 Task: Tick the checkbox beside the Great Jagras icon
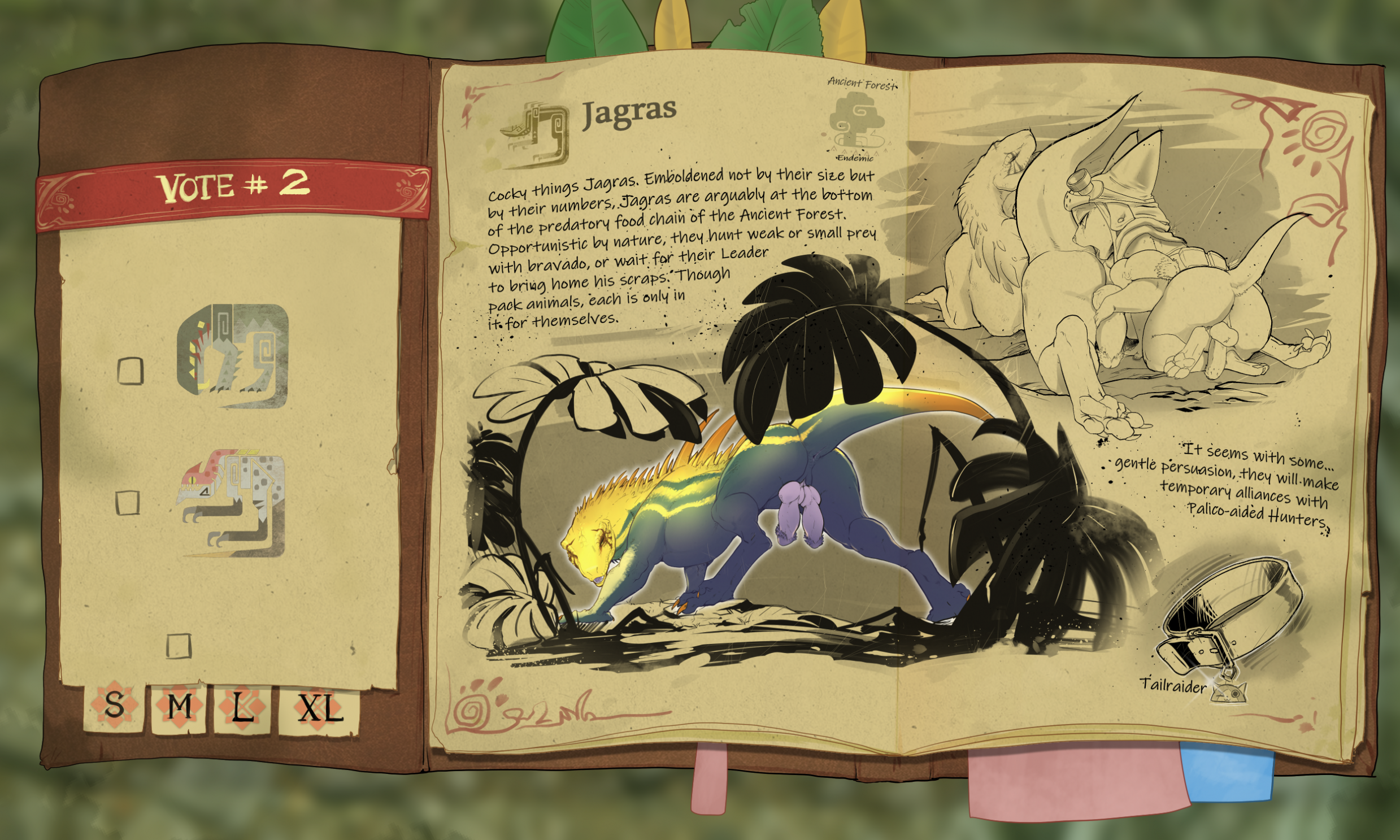[130, 371]
